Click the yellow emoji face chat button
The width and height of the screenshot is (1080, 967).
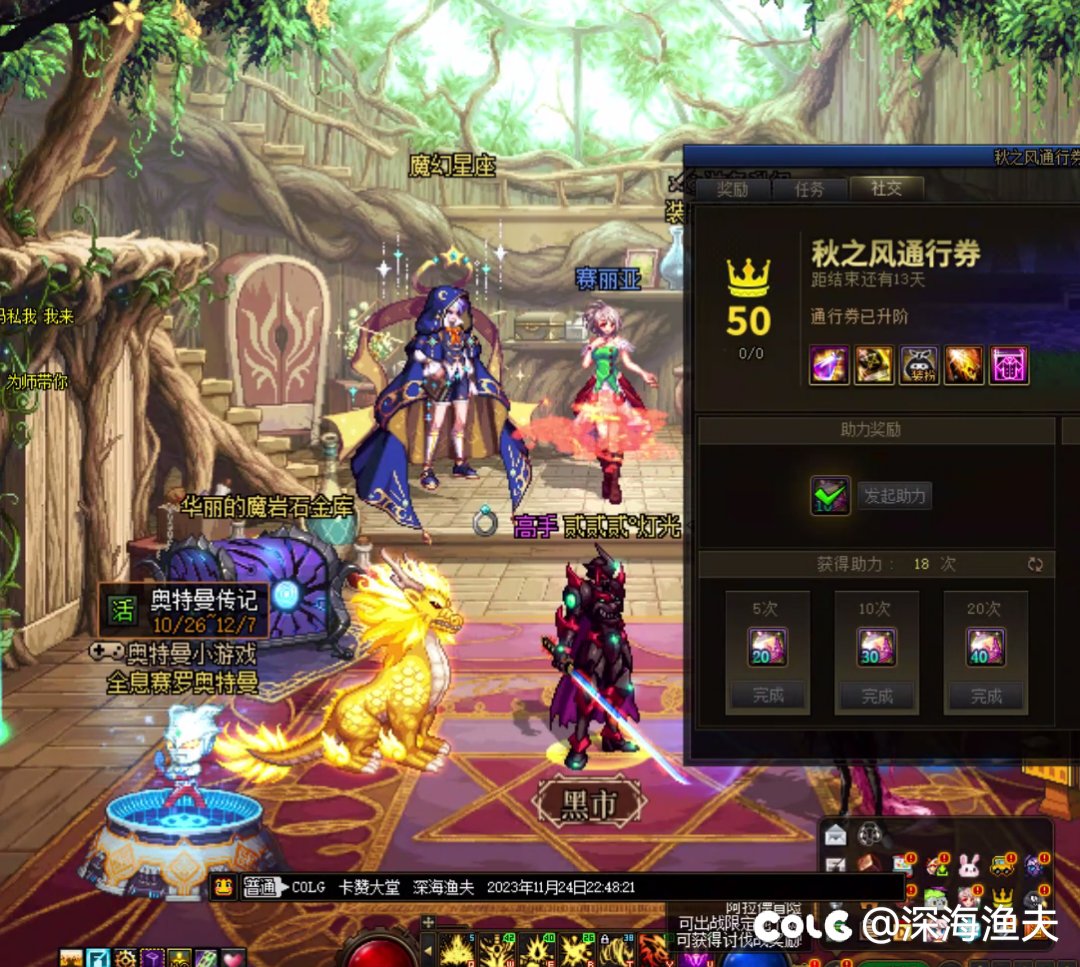click(x=224, y=887)
